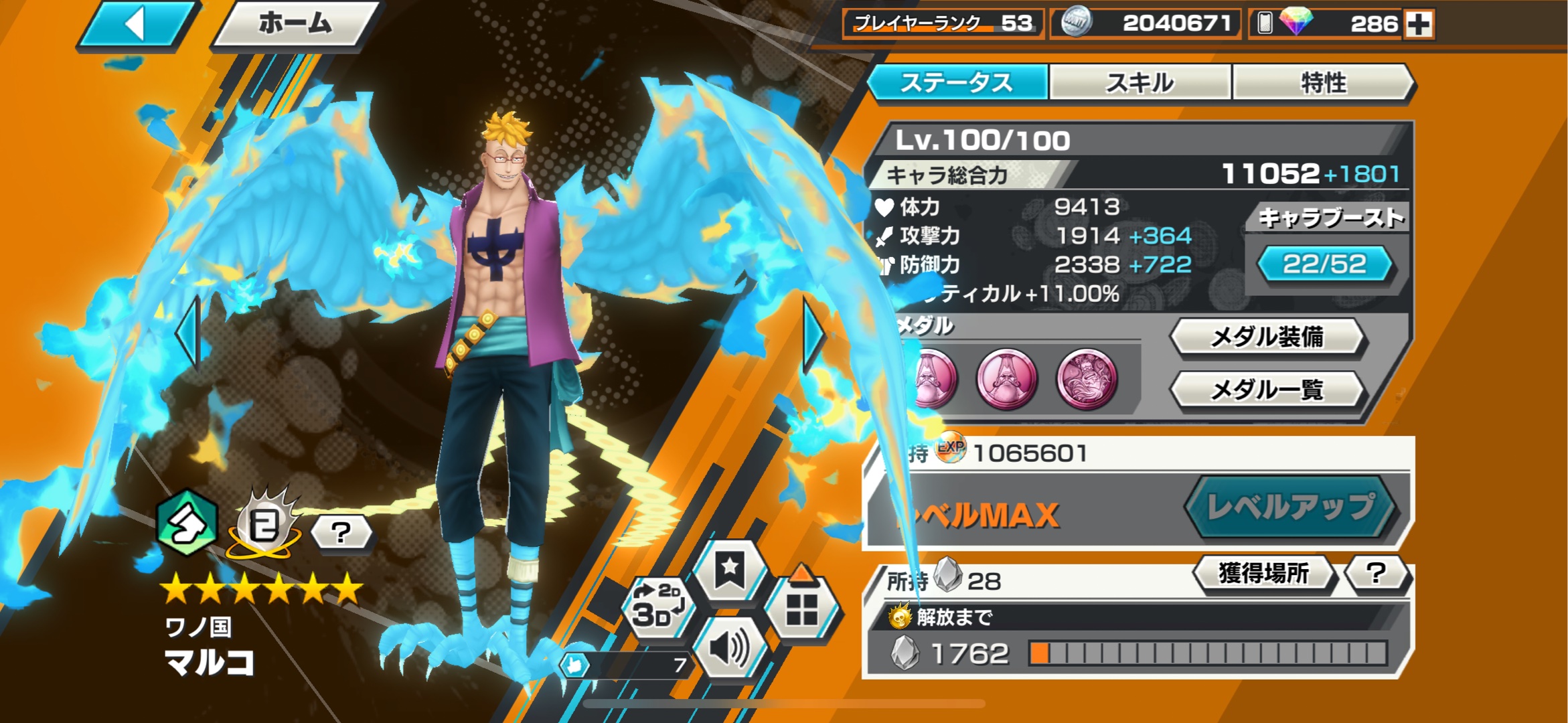Image resolution: width=1568 pixels, height=723 pixels.
Task: Open the 特性 tab
Action: tap(1323, 83)
